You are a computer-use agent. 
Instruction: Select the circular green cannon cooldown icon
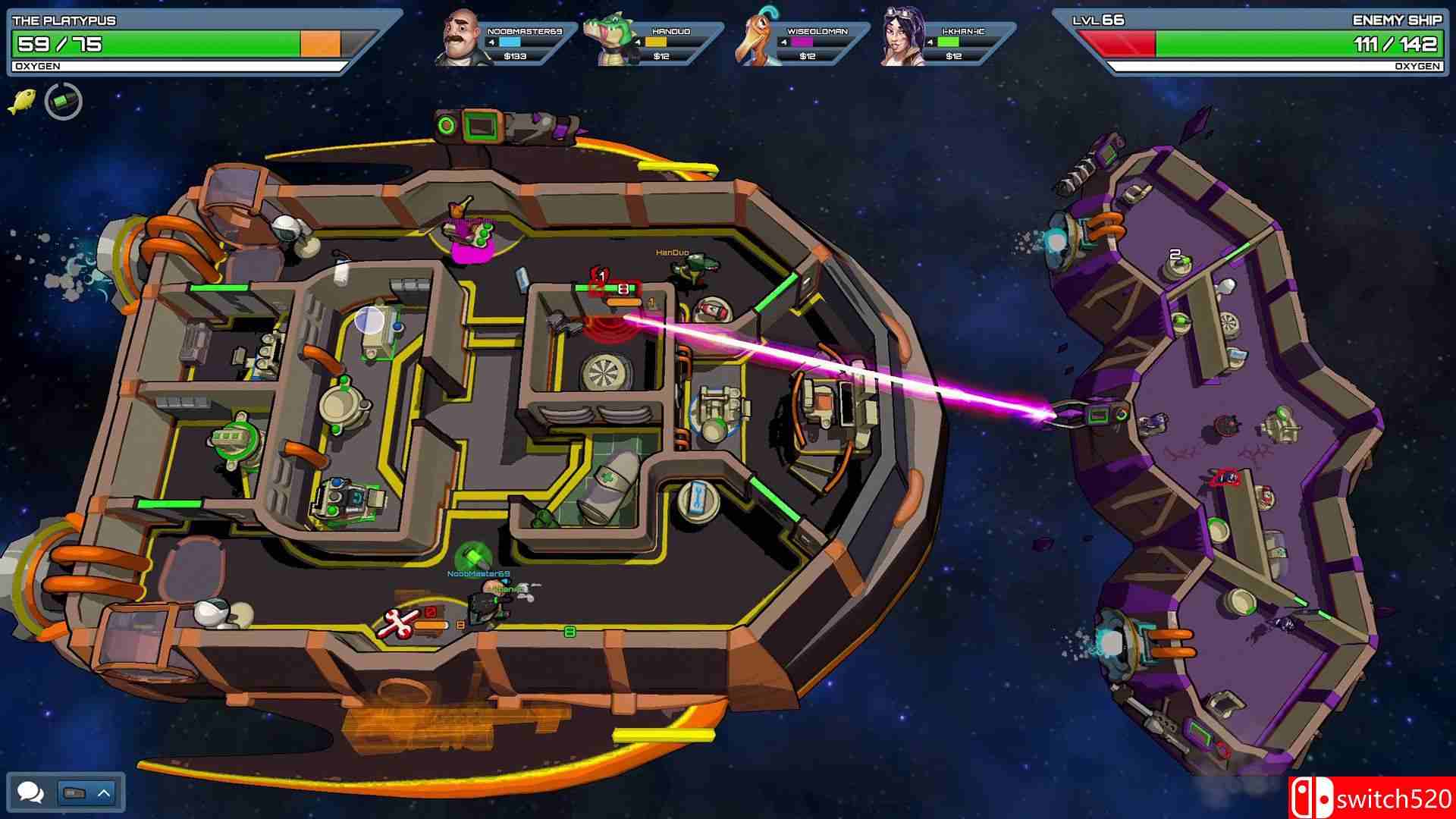64,102
